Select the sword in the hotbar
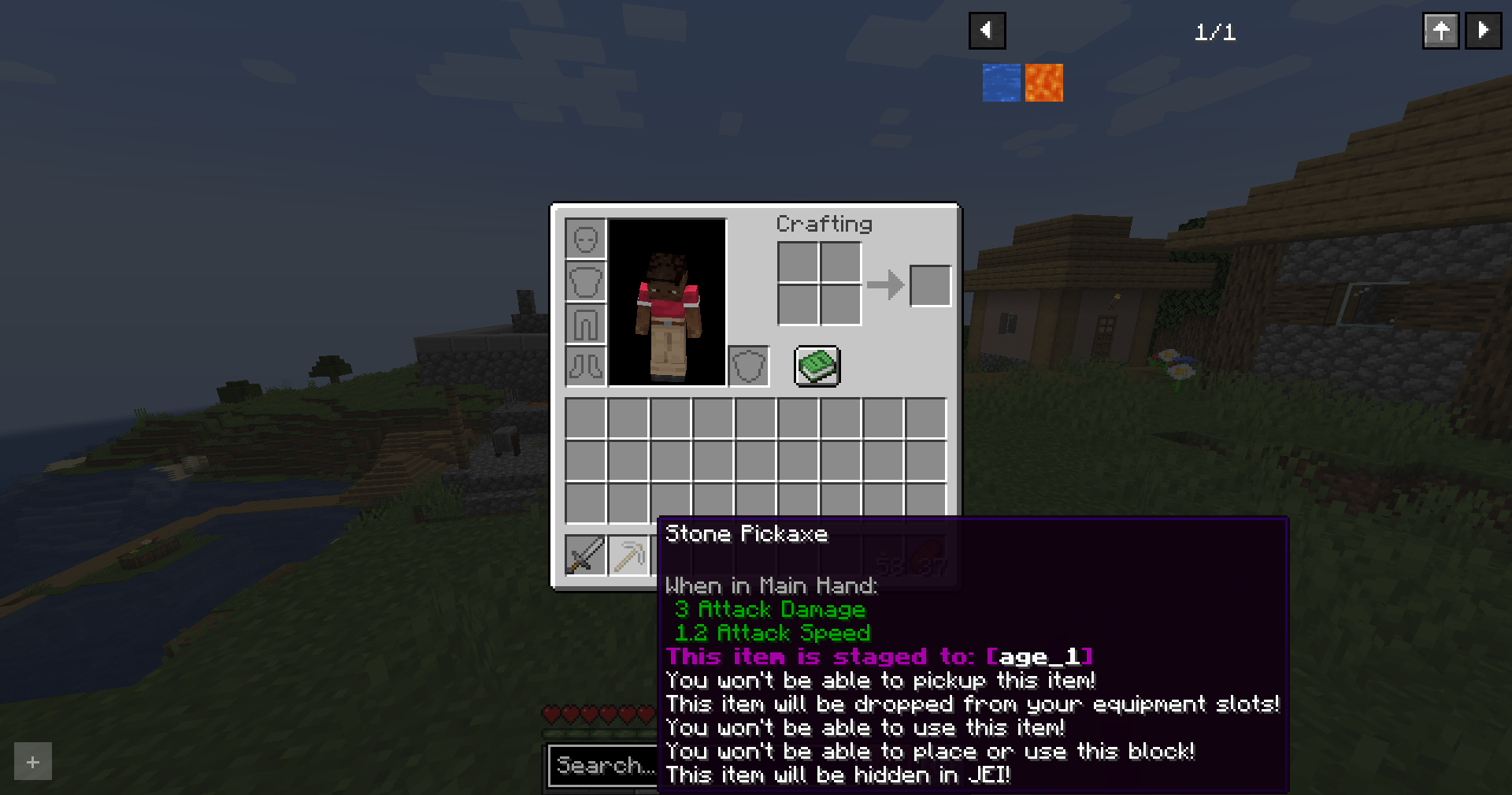This screenshot has width=1512, height=795. click(585, 555)
